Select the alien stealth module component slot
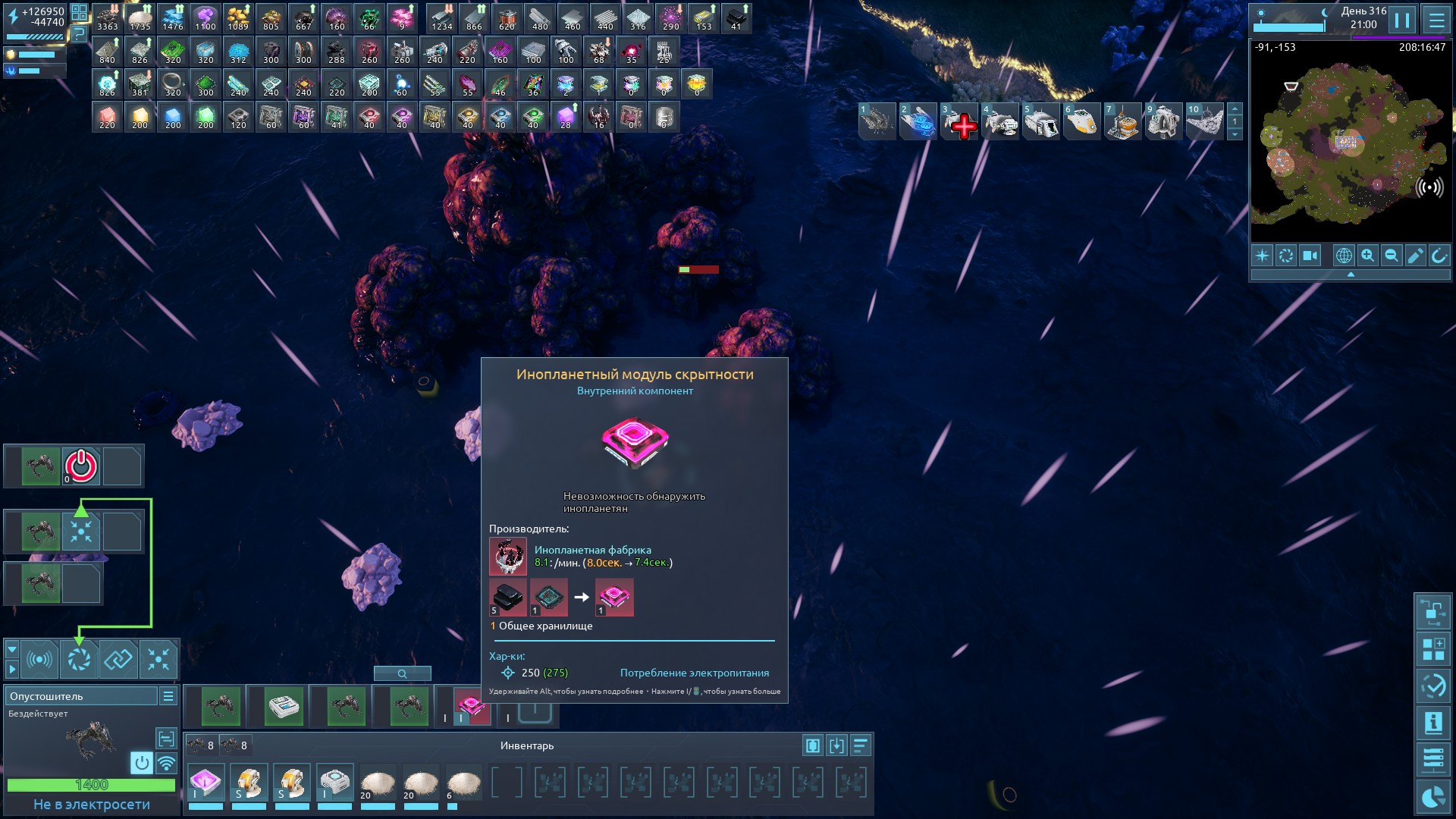The width and height of the screenshot is (1456, 819). 471,706
